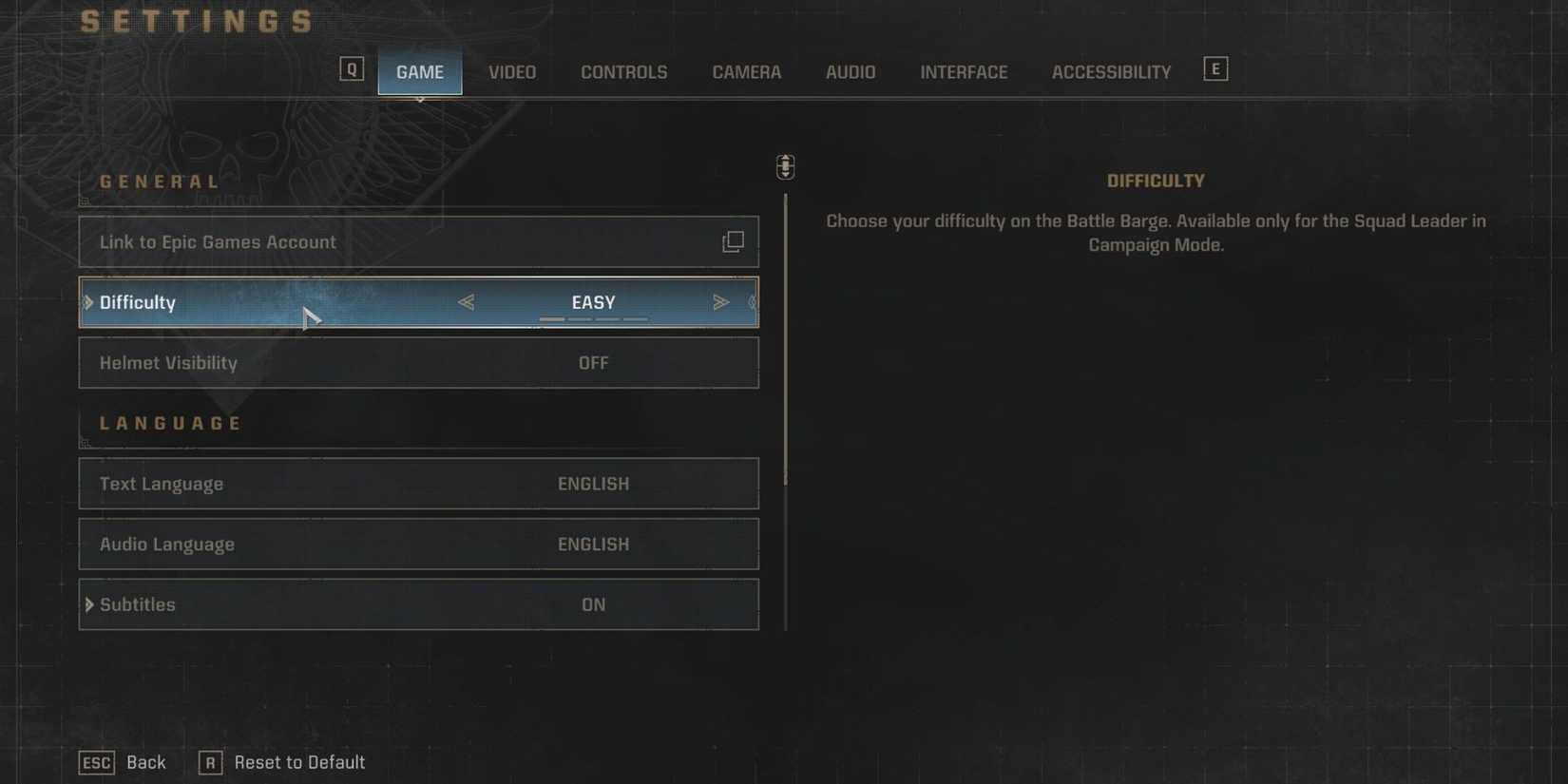
Task: Switch to the Video tab
Action: [511, 71]
